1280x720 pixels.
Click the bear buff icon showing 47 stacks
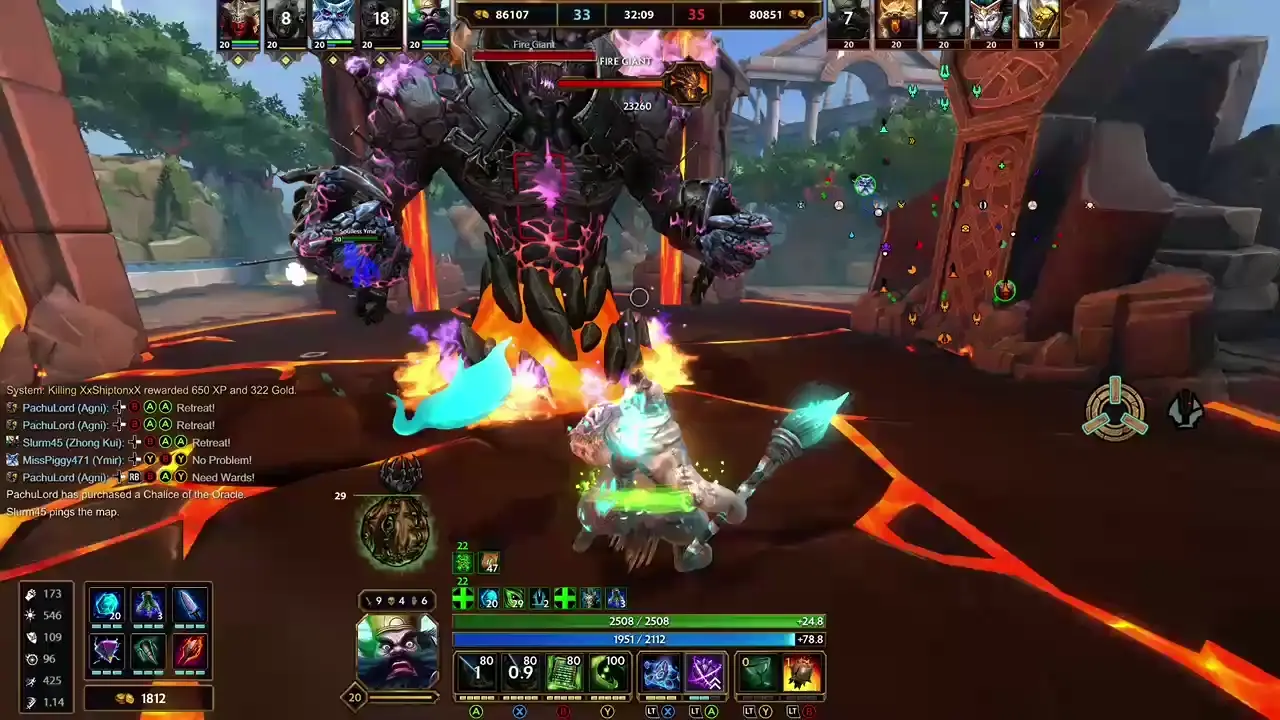click(488, 562)
